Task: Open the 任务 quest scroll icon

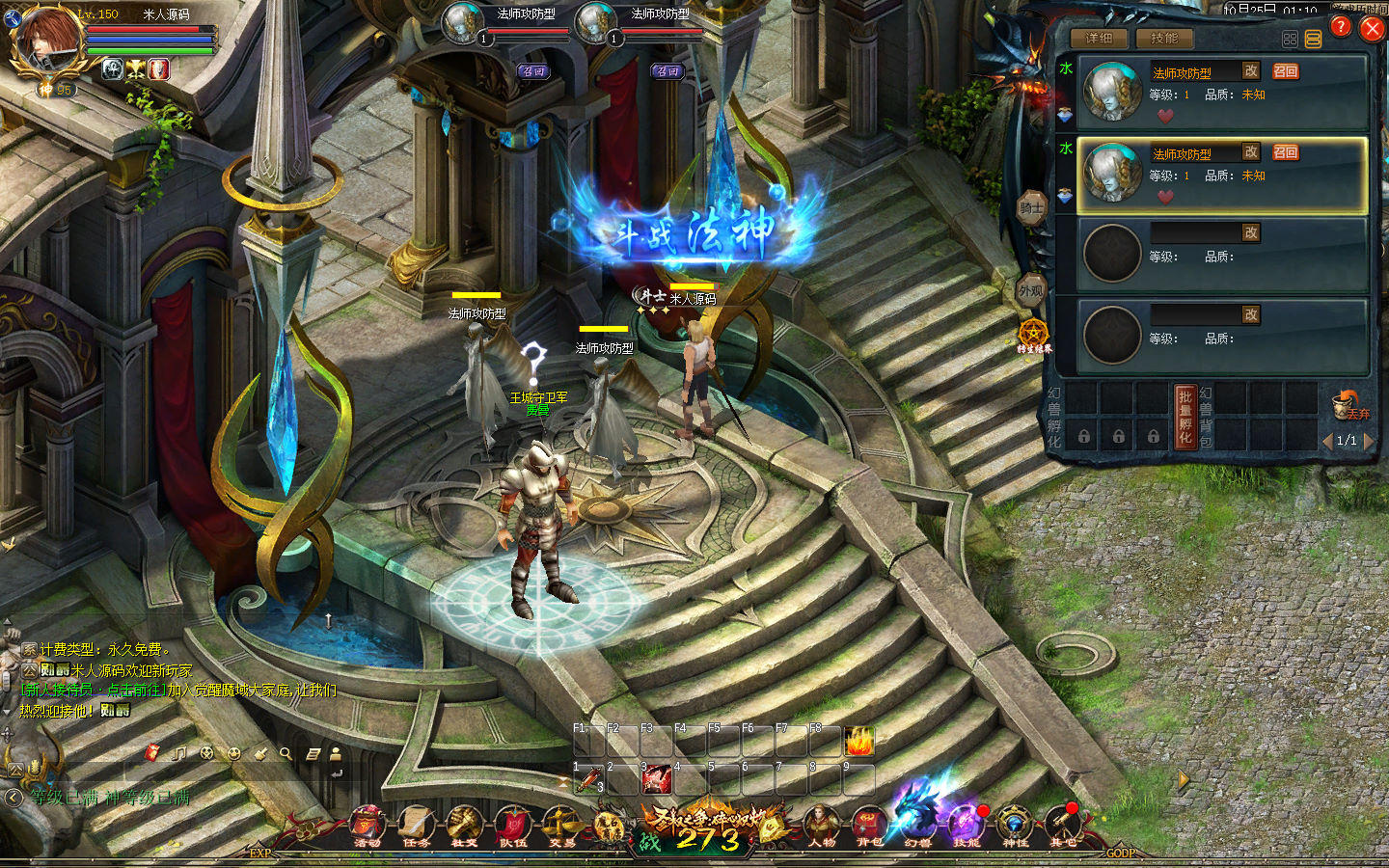Action: 417,825
